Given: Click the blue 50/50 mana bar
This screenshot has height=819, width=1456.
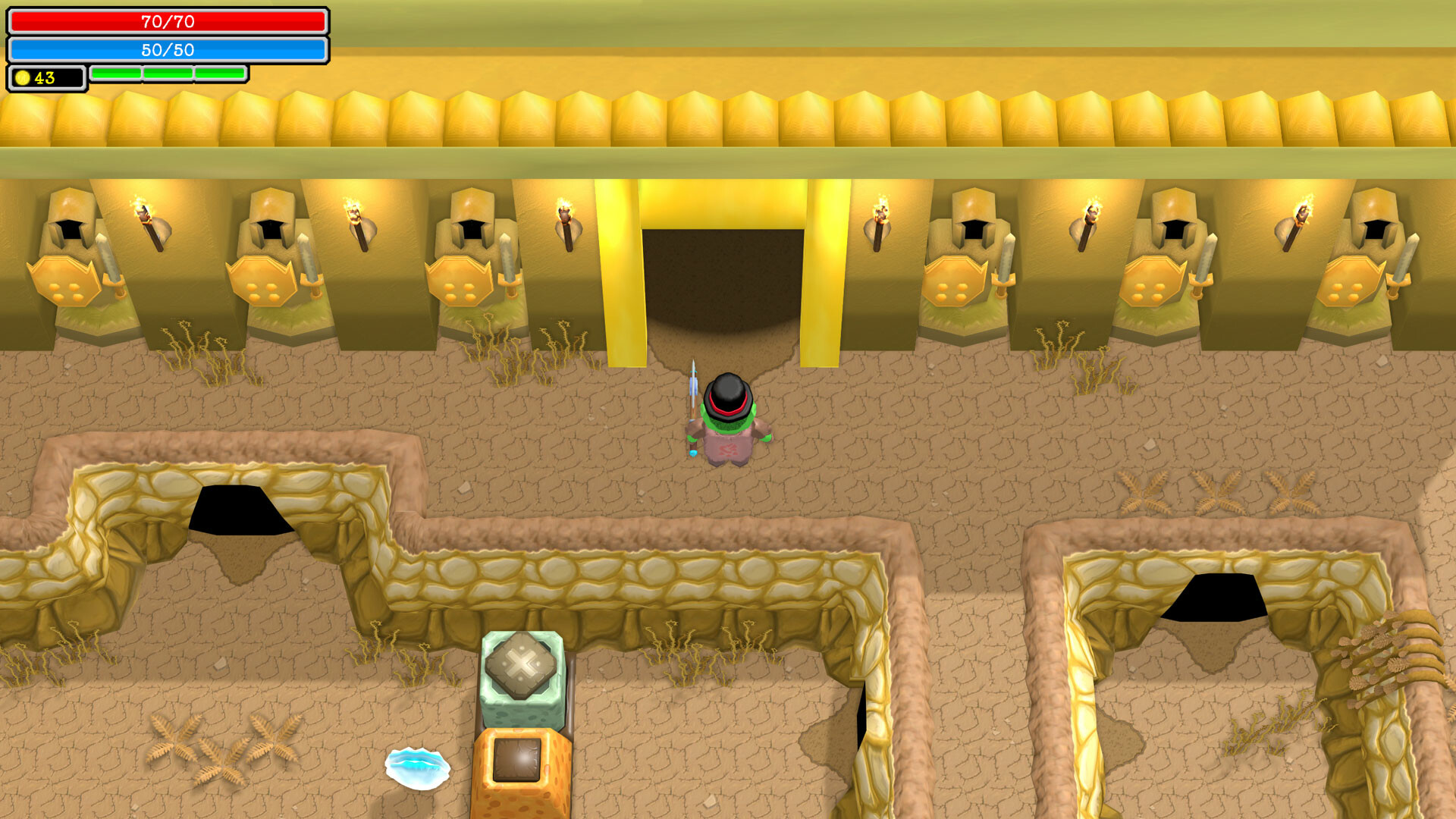Looking at the screenshot, I should click(x=167, y=50).
